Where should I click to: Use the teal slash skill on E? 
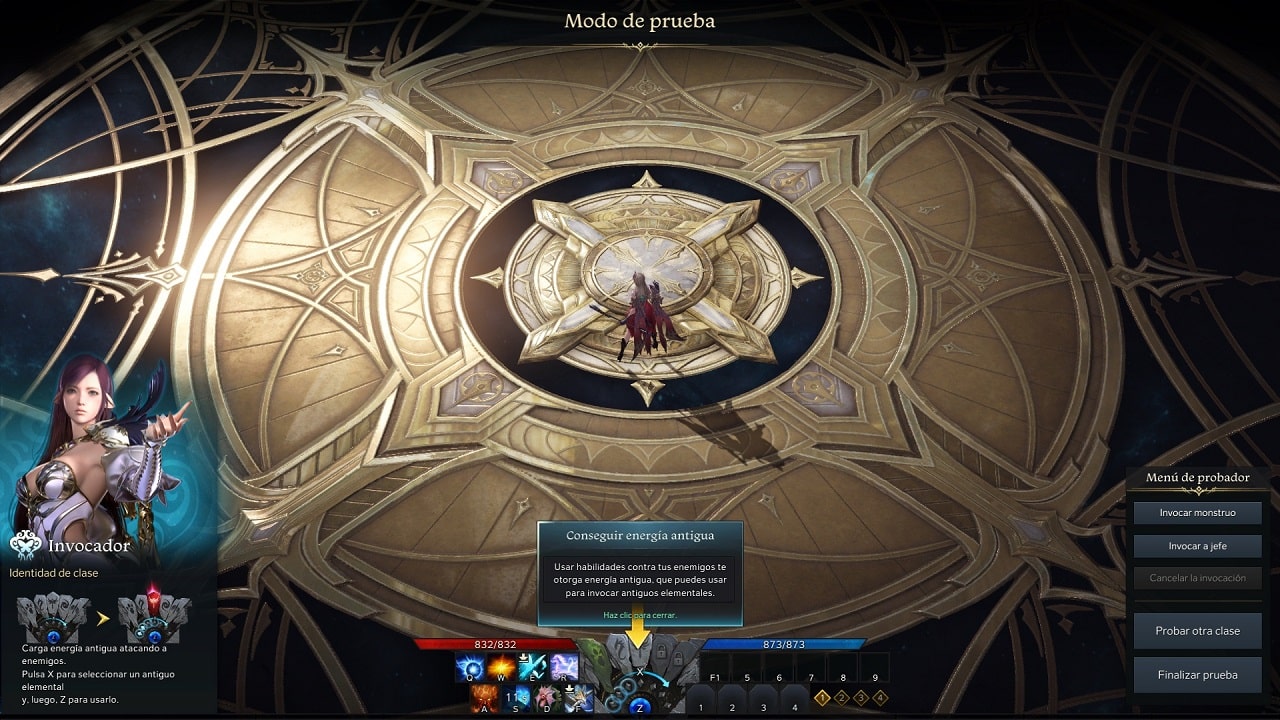point(532,667)
